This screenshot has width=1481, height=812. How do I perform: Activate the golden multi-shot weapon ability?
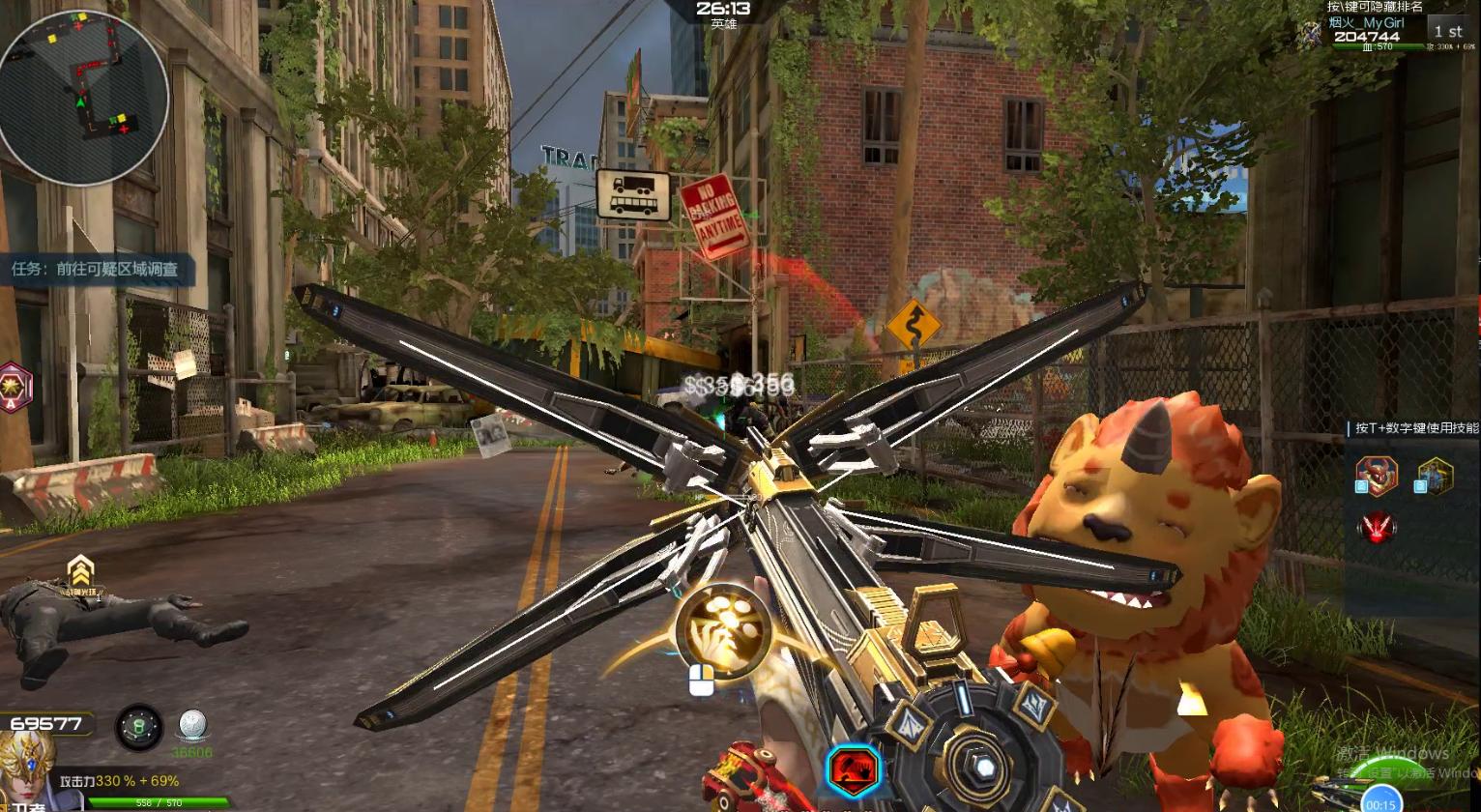click(x=724, y=631)
